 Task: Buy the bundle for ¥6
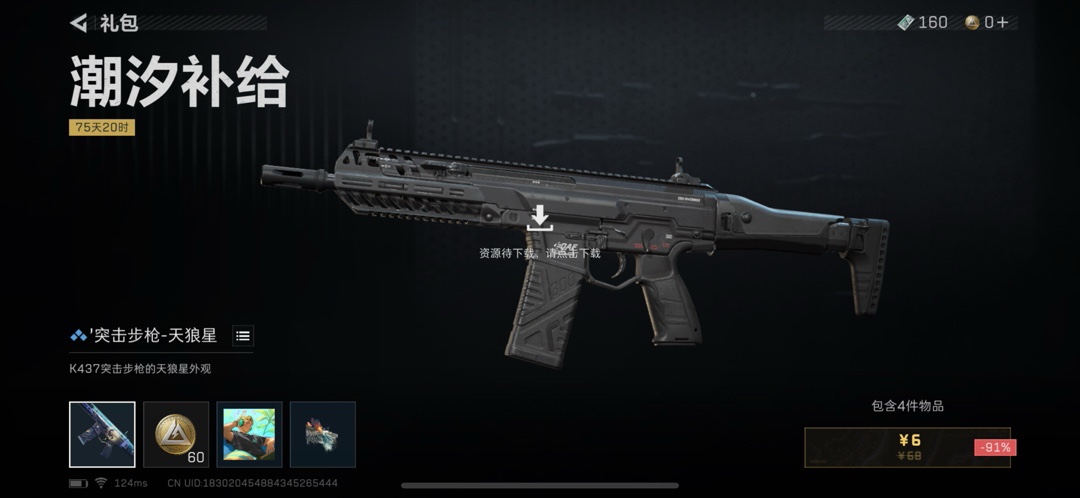point(909,447)
